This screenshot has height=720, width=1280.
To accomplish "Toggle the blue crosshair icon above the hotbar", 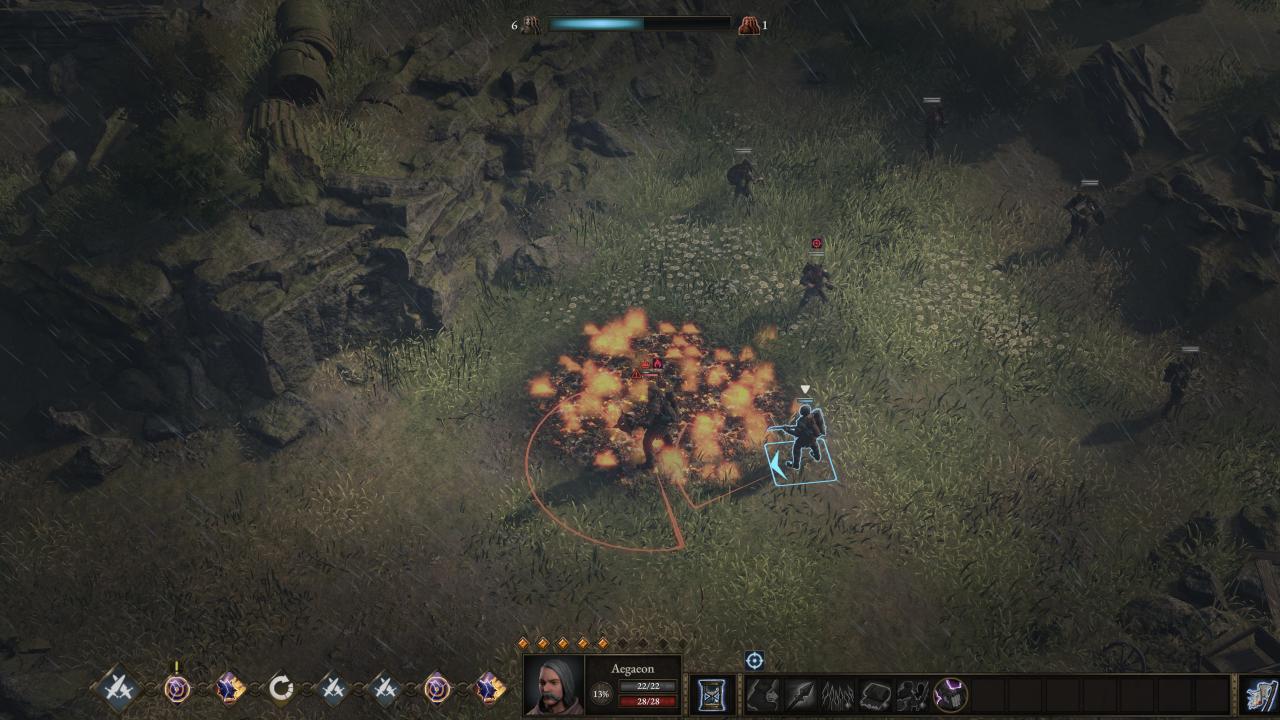I will [754, 660].
